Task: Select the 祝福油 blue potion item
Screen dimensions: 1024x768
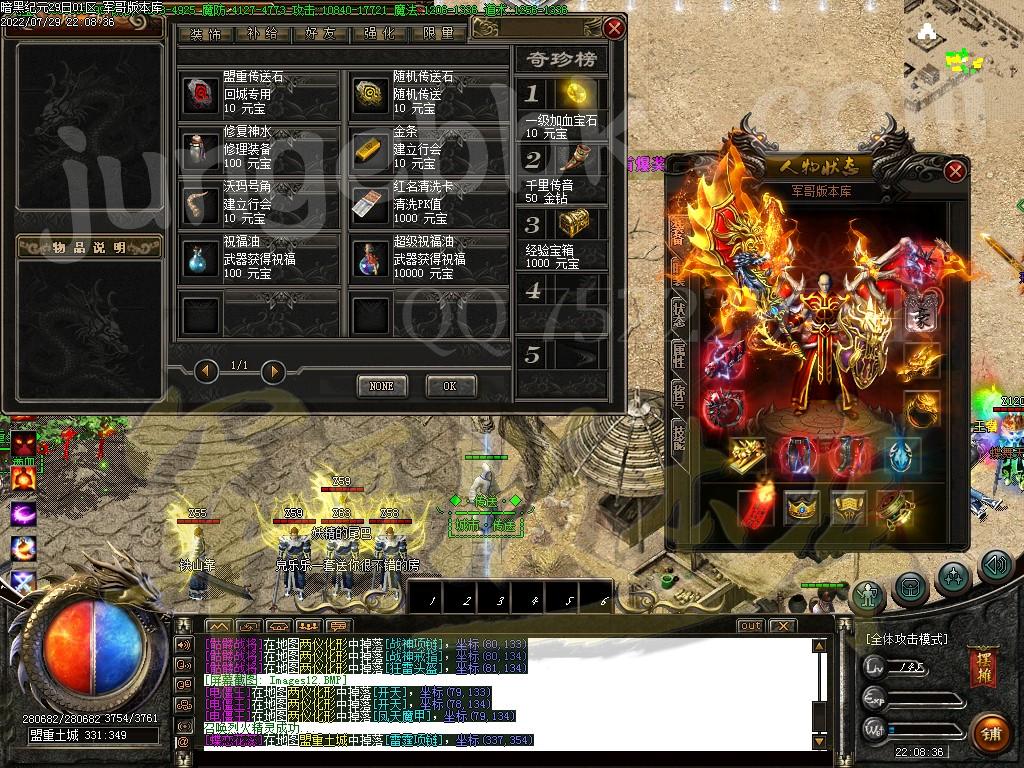Action: point(198,259)
